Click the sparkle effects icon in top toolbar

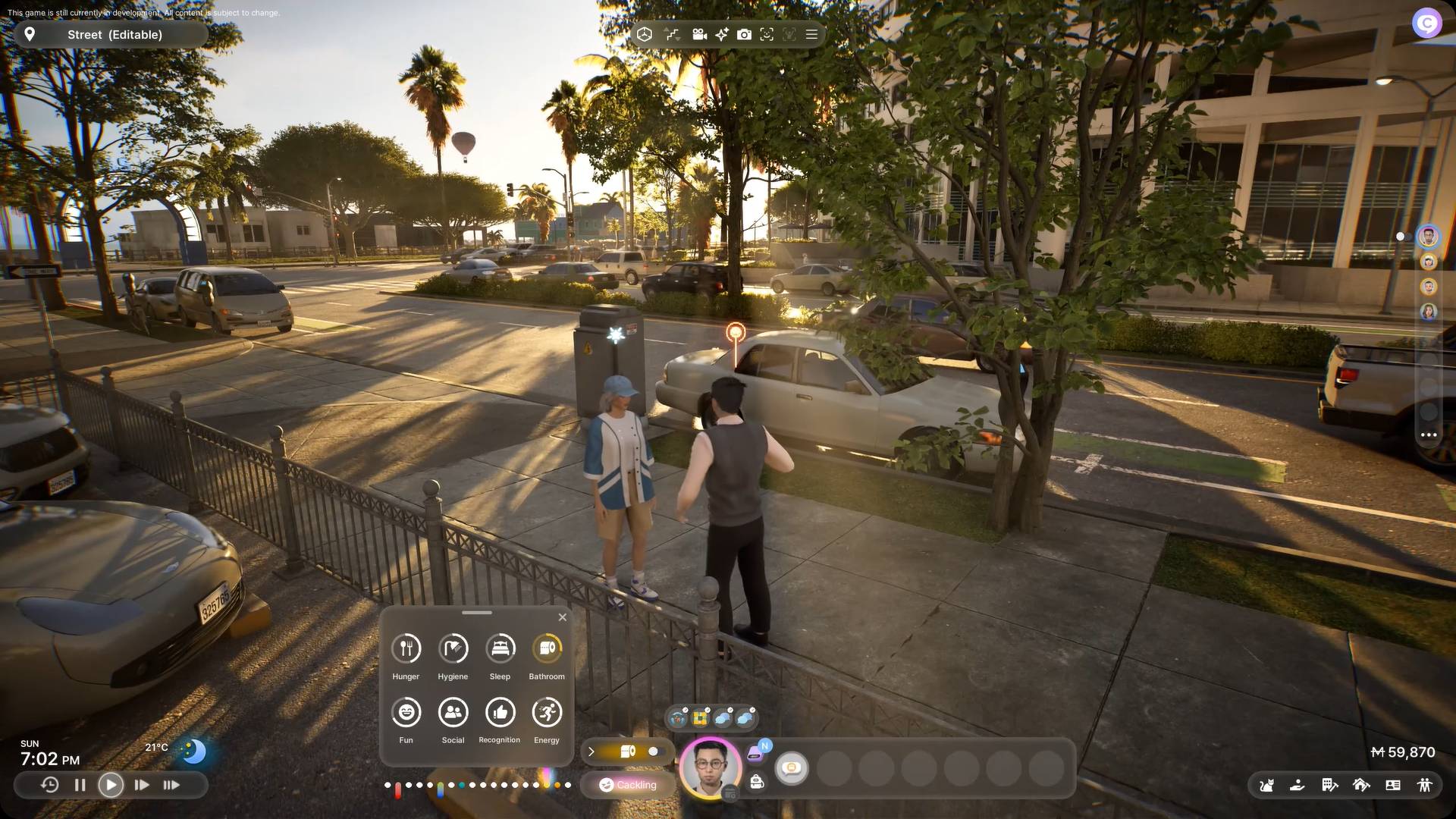(721, 34)
